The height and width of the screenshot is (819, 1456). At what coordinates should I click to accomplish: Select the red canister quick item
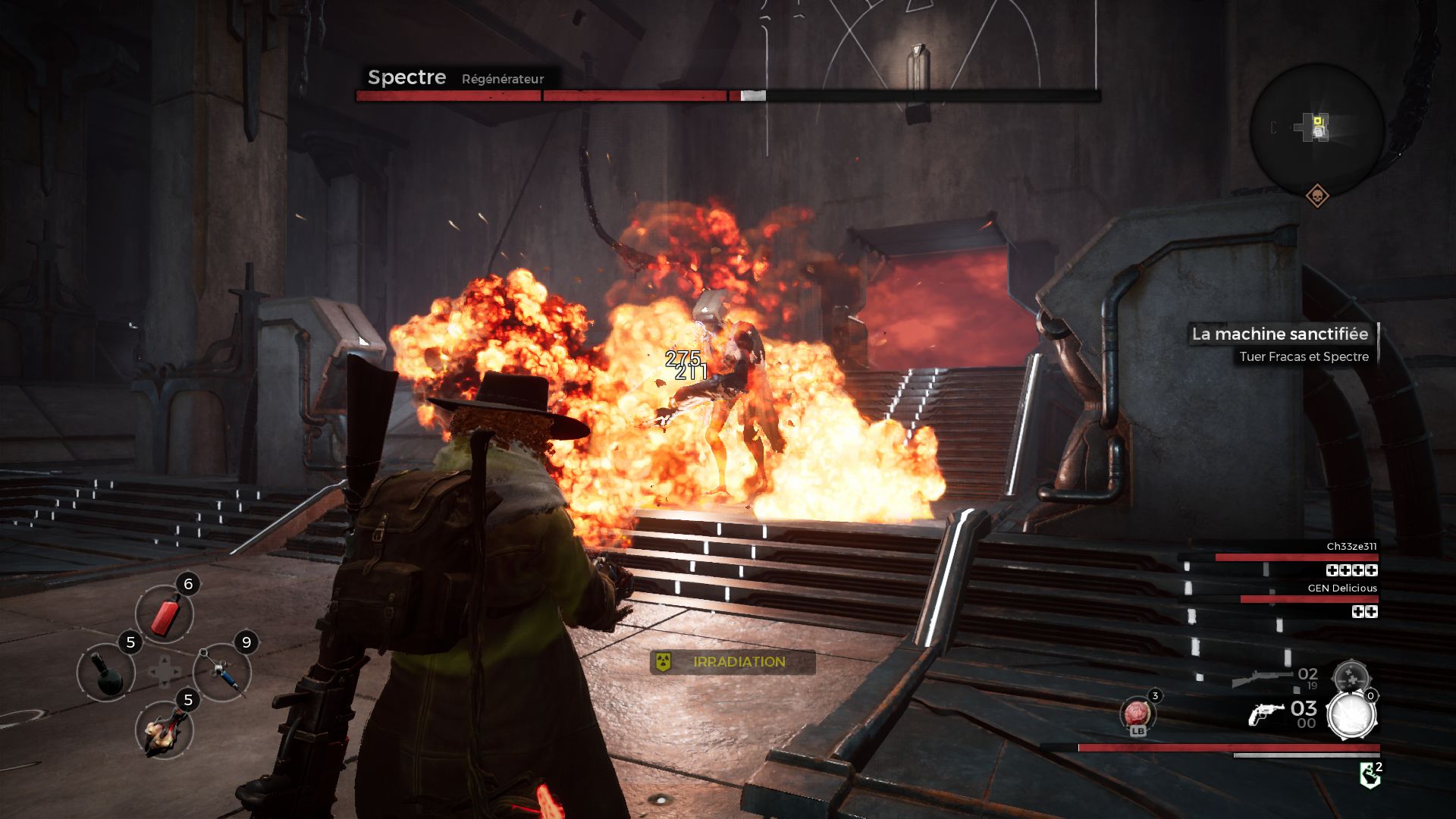click(x=165, y=614)
